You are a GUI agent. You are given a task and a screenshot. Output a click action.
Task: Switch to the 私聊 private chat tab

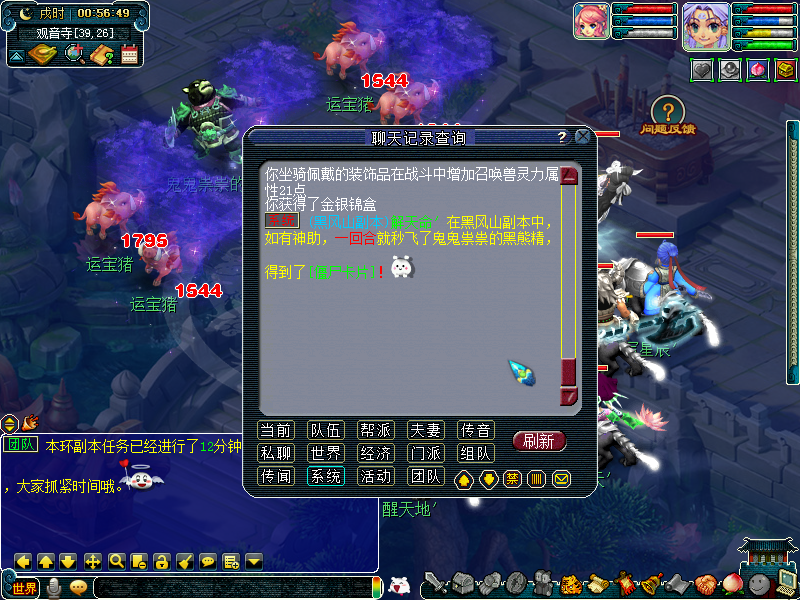[275, 453]
